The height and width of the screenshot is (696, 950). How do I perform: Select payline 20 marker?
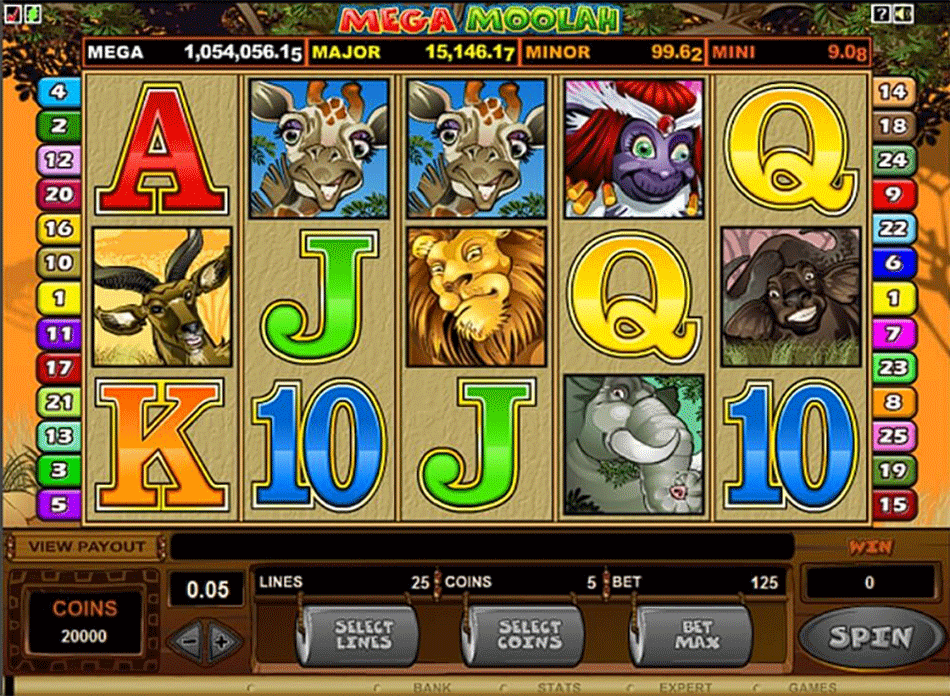tap(57, 194)
